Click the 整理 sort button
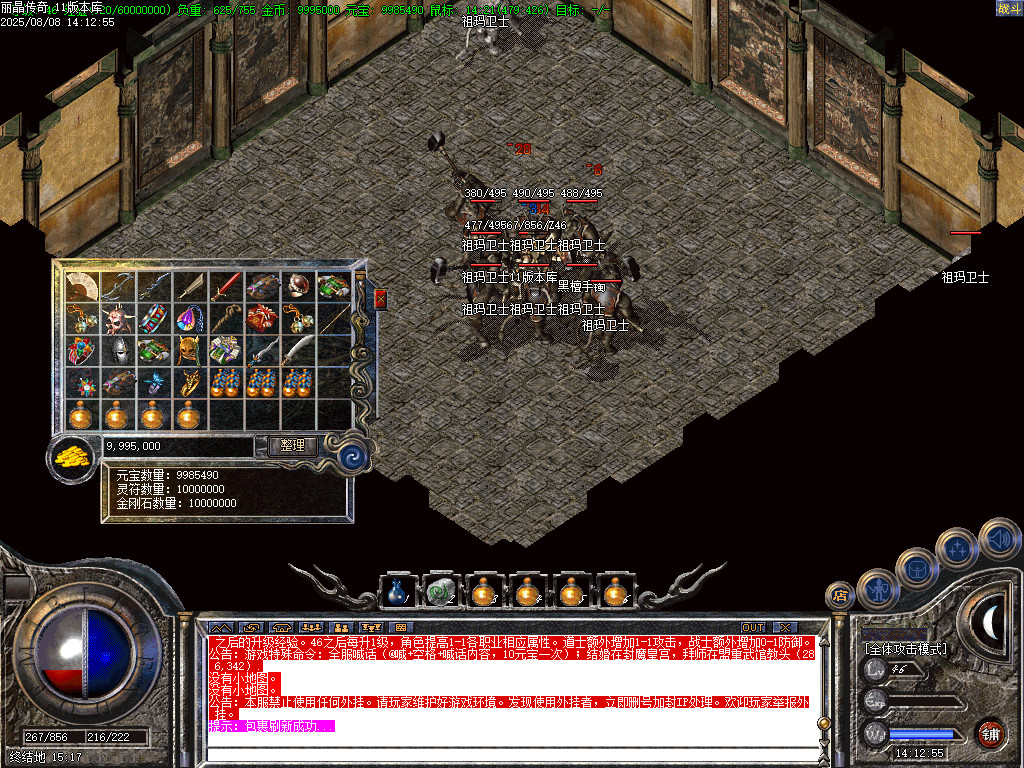This screenshot has width=1024, height=768. coord(293,446)
